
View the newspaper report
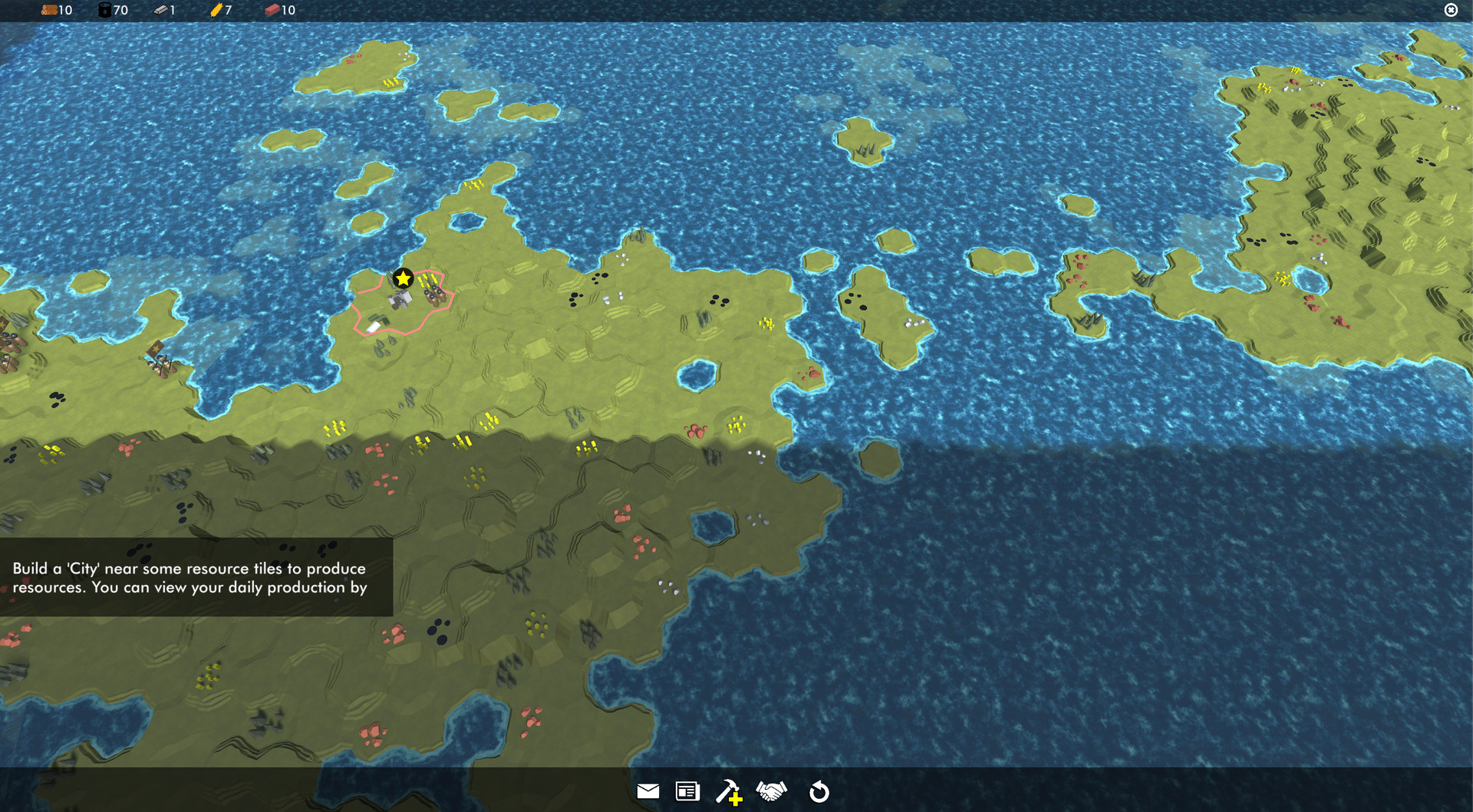[x=687, y=791]
